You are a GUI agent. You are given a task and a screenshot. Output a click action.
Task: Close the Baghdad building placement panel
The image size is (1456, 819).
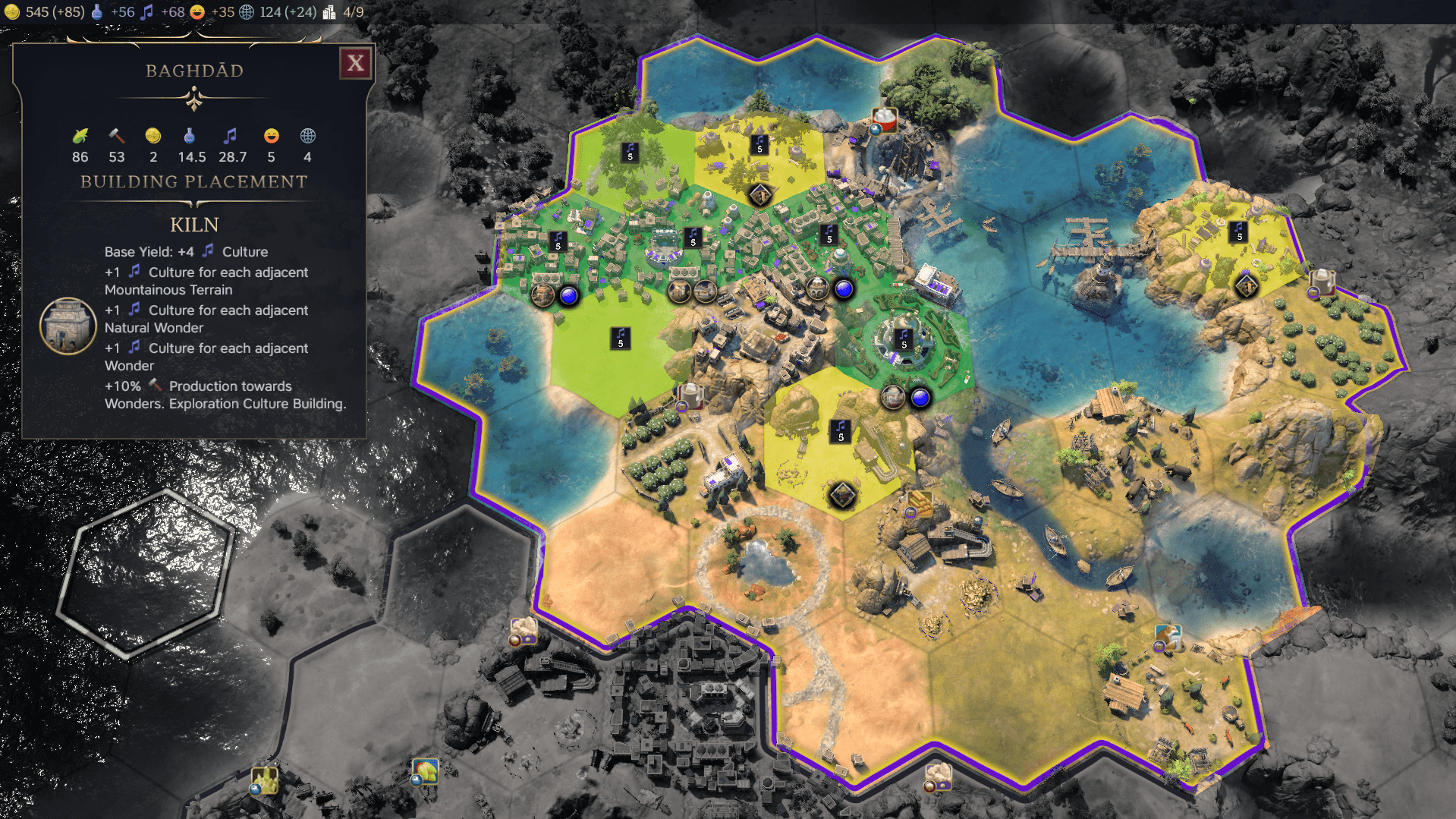coord(357,63)
